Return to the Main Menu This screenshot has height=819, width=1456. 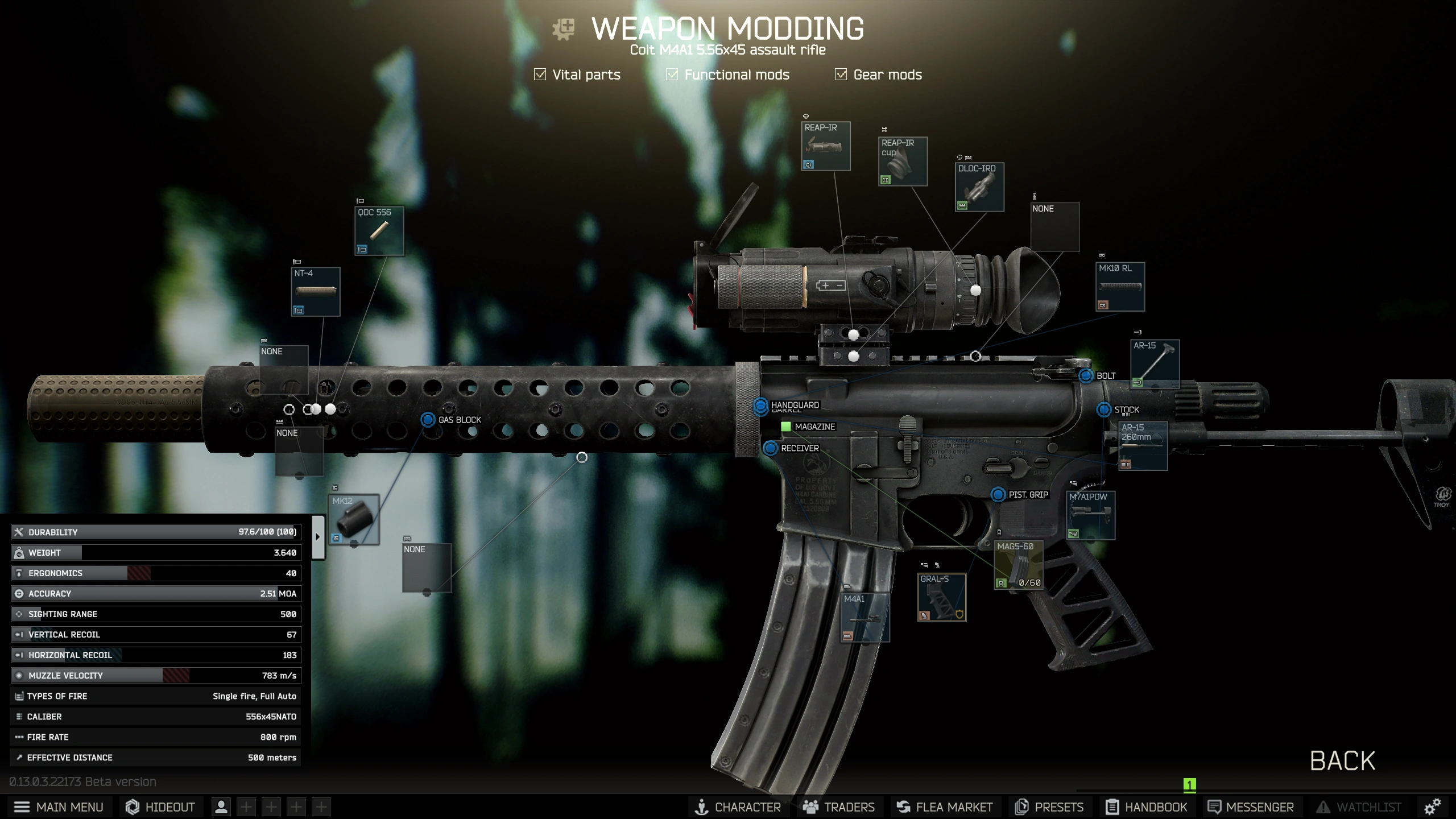coord(59,807)
